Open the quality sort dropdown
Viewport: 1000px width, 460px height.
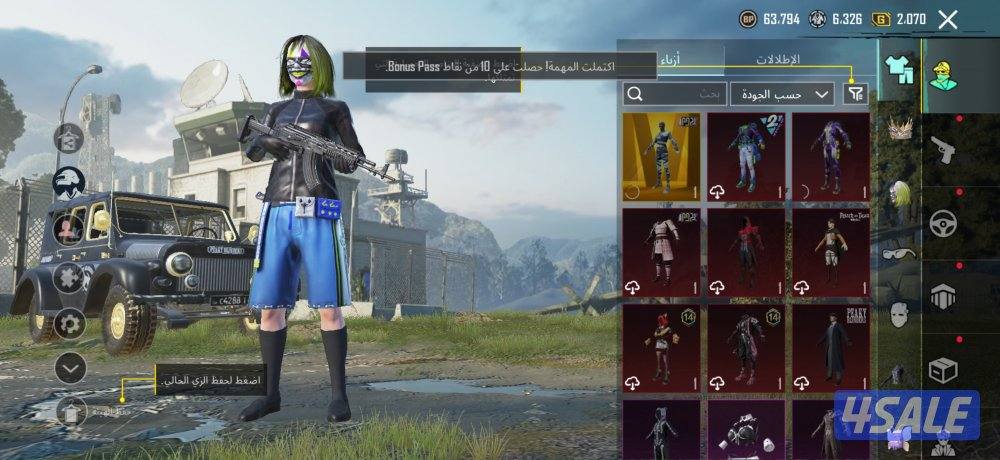coord(782,94)
